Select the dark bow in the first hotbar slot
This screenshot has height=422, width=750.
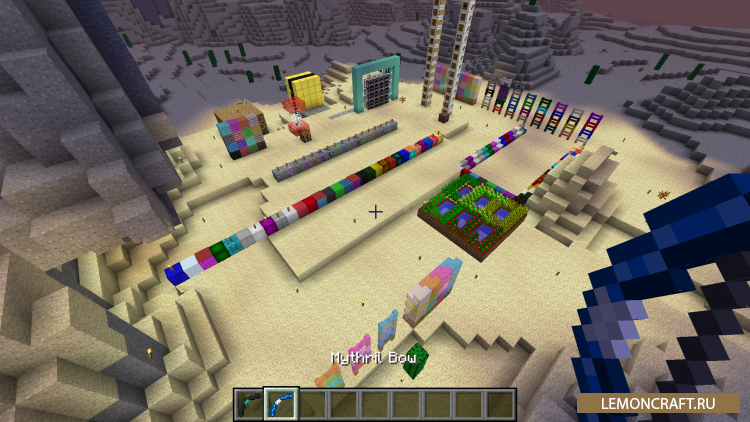click(250, 404)
